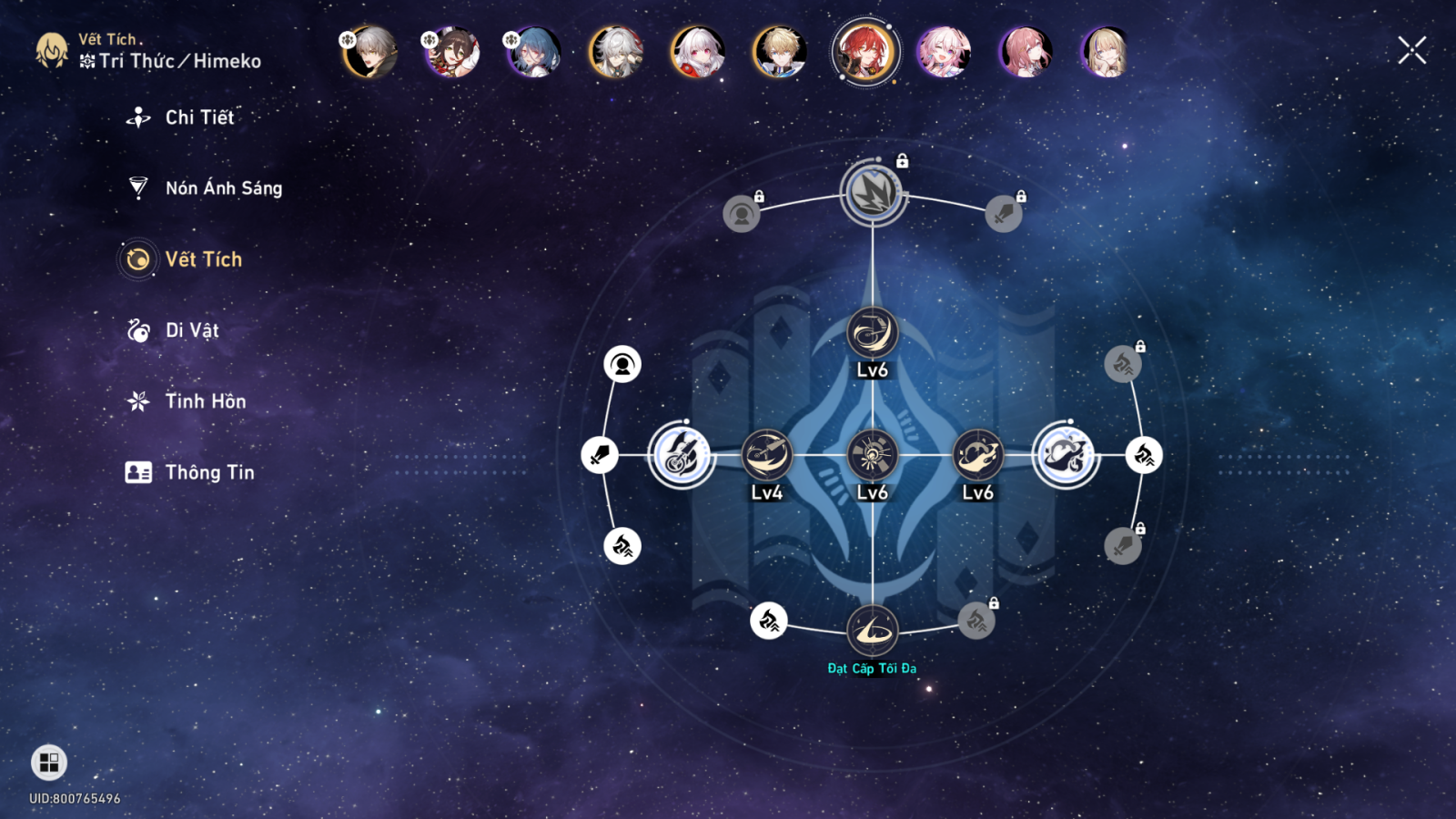Switch to Nón Ánh Sáng section
The height and width of the screenshot is (819, 1456).
[x=223, y=188]
